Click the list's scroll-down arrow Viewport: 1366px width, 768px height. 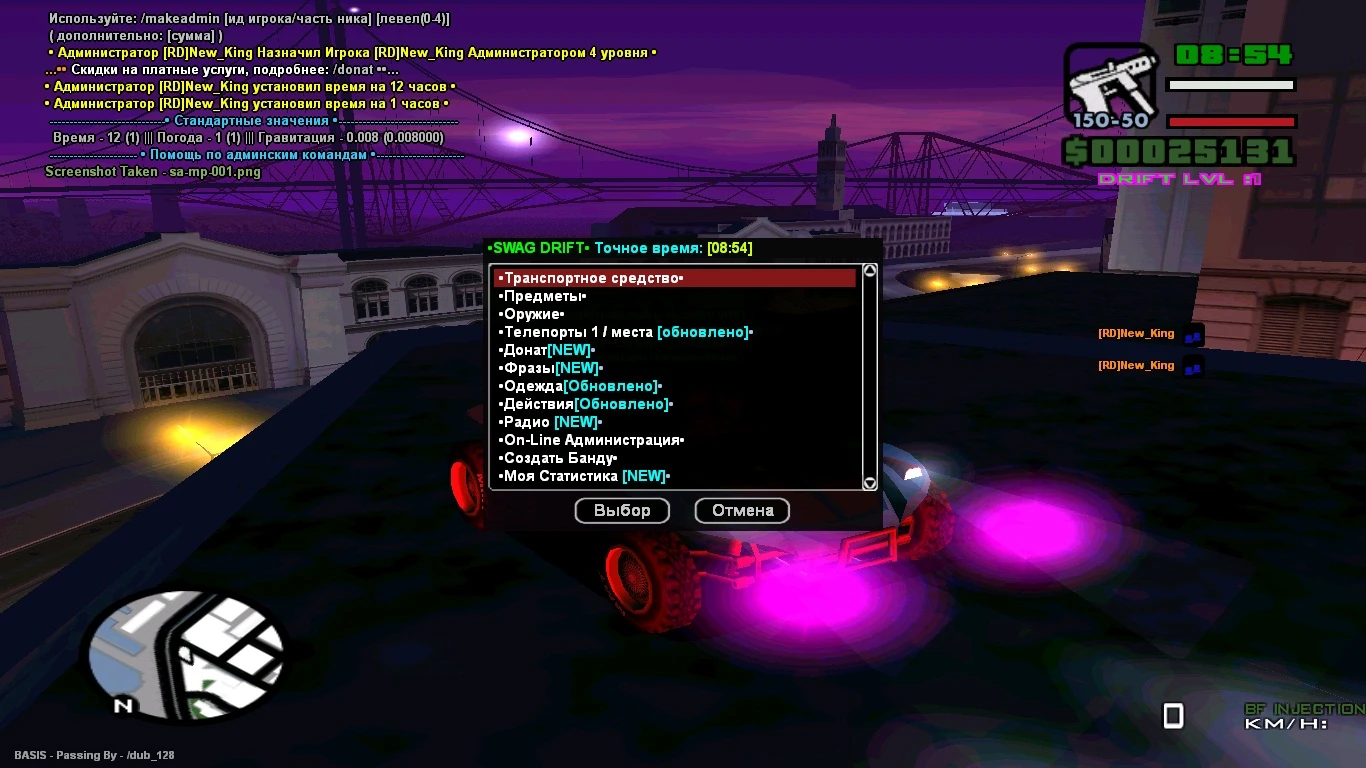[x=870, y=484]
